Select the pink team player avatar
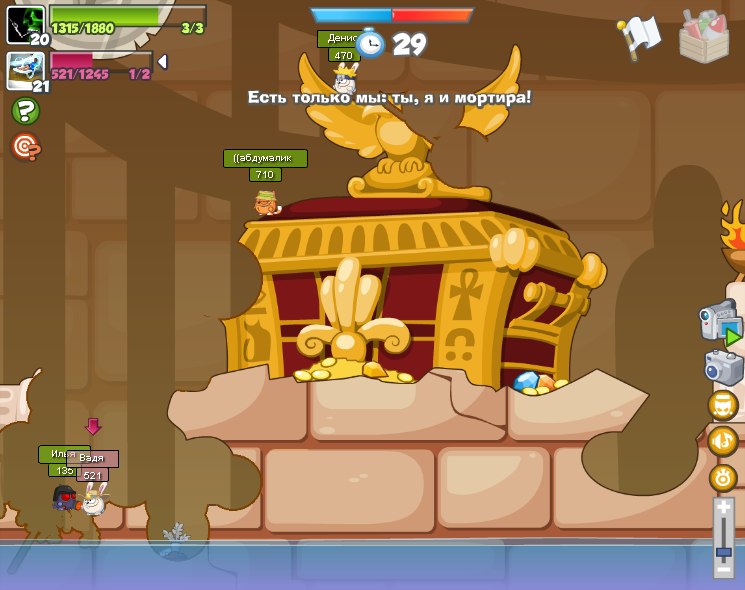Image resolution: width=745 pixels, height=590 pixels. (24, 70)
